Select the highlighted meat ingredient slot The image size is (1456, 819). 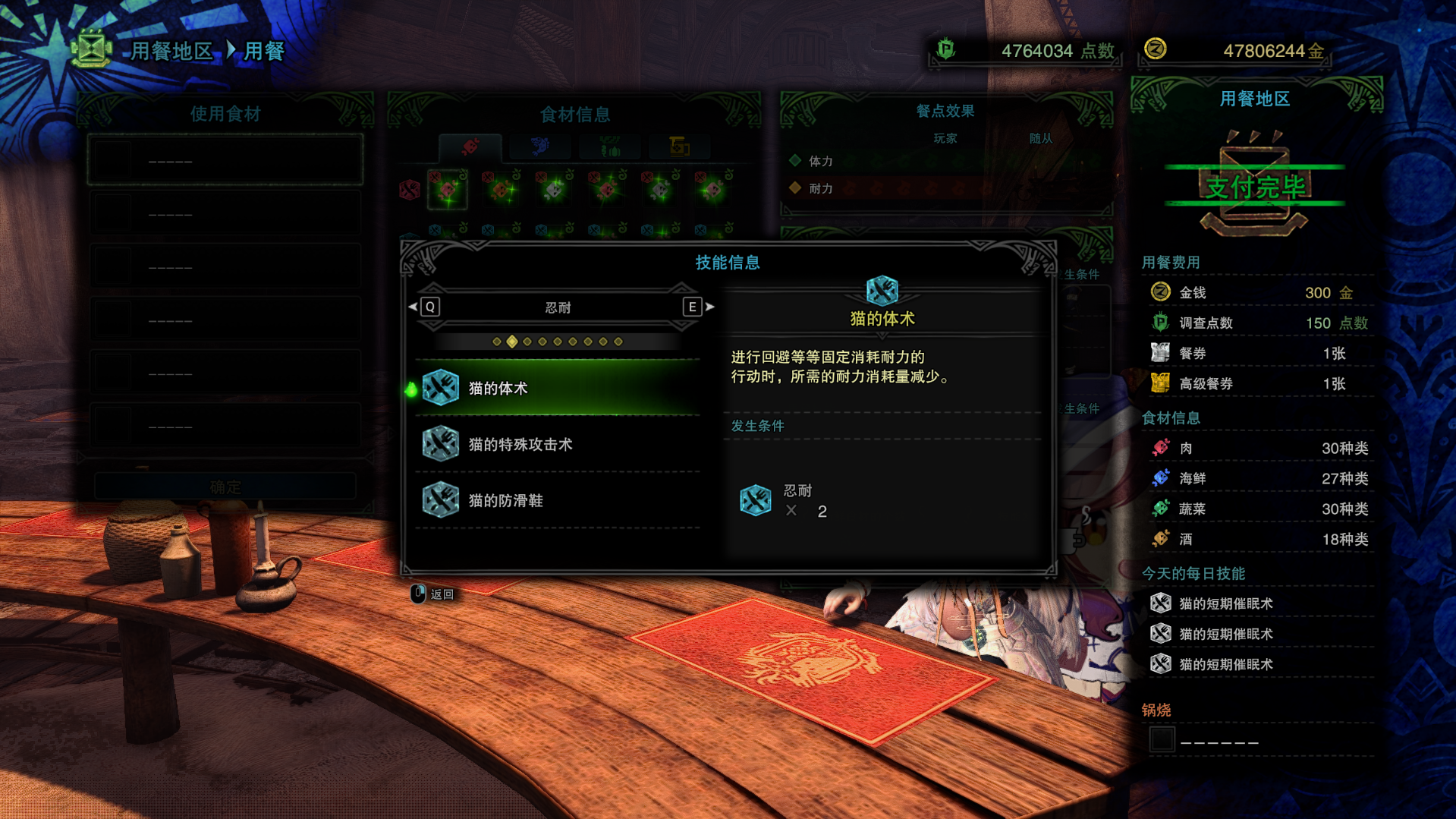[448, 189]
